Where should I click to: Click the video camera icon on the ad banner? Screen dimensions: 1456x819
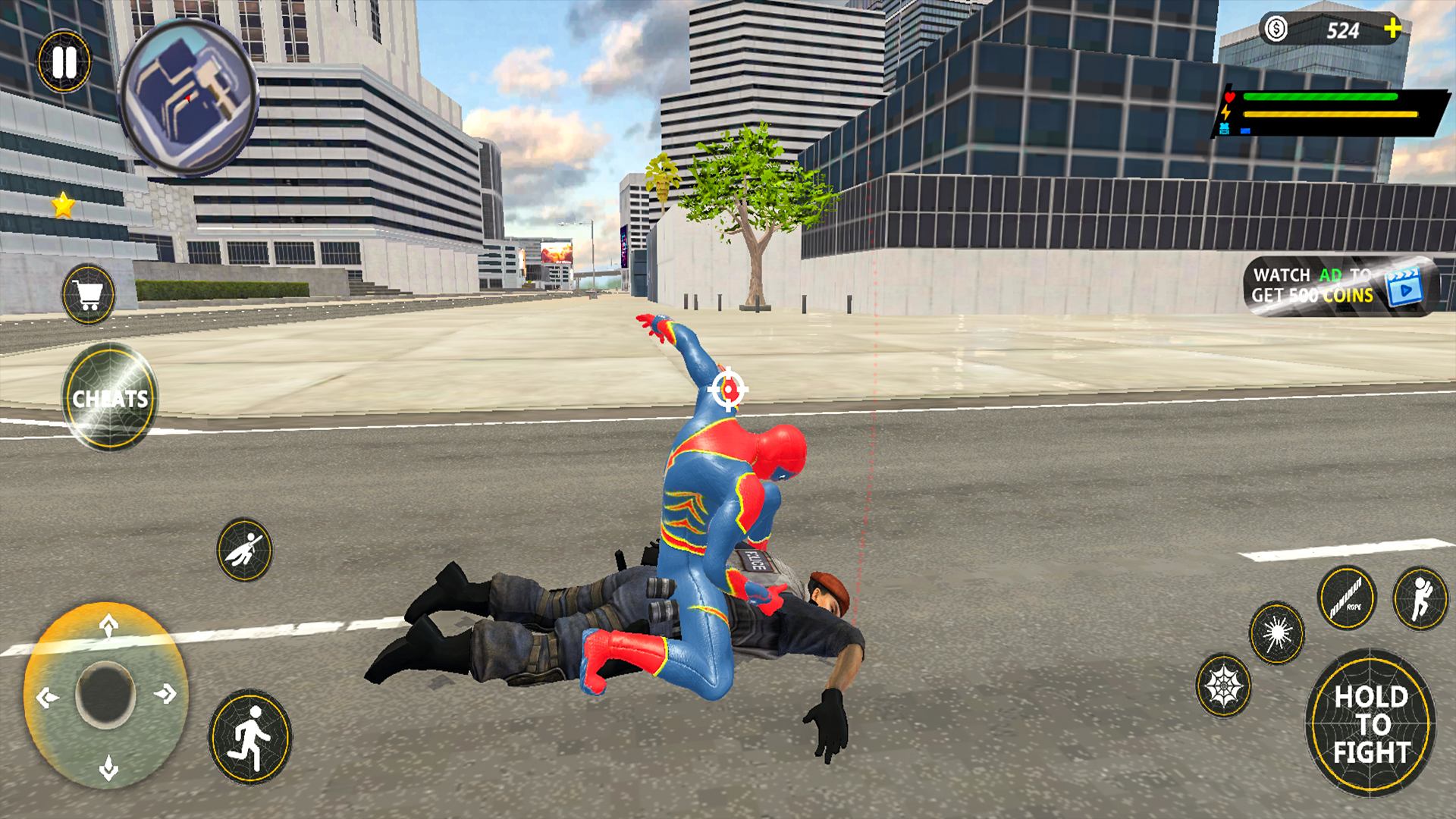pyautogui.click(x=1407, y=288)
